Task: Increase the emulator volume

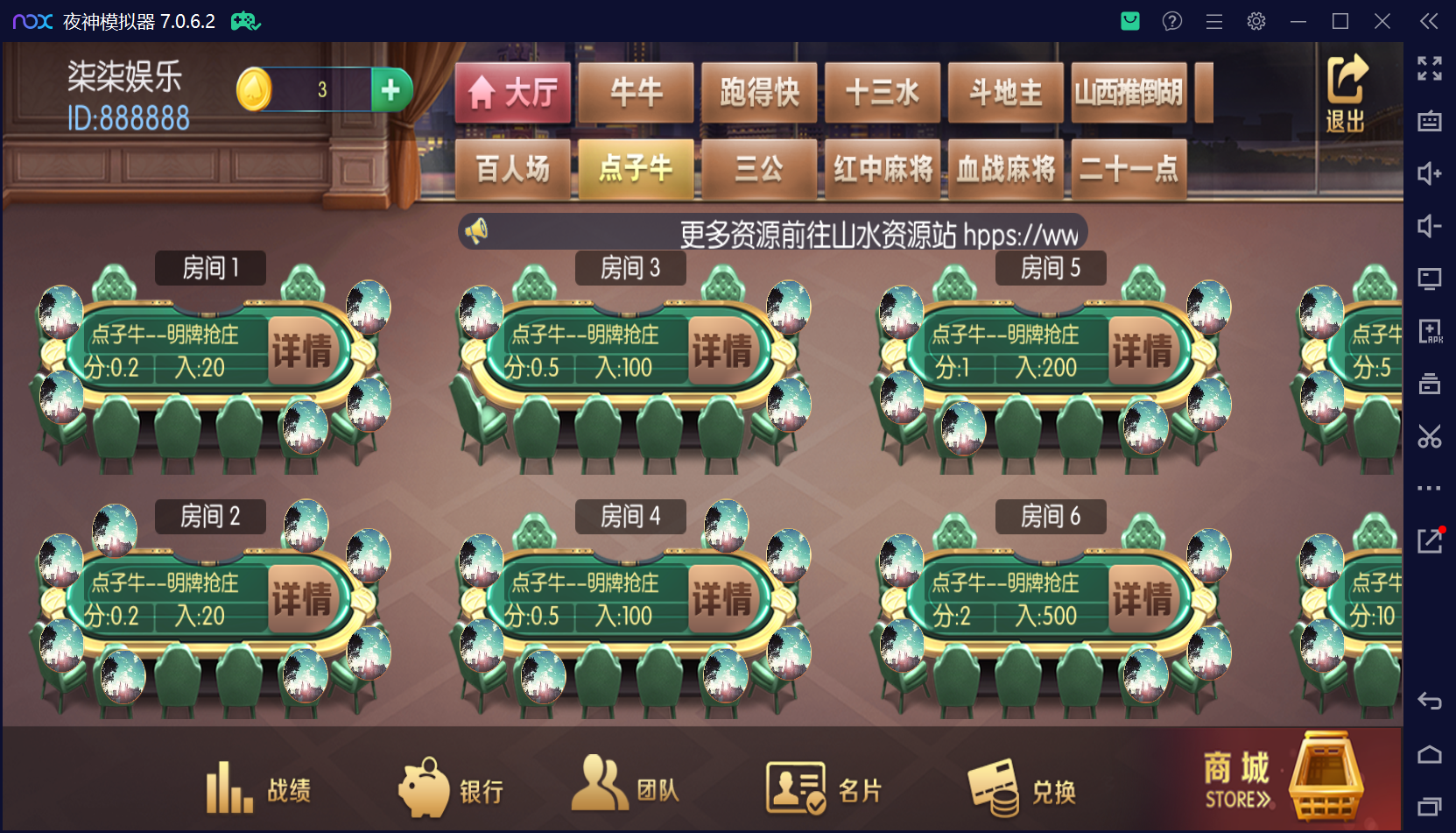Action: click(1429, 173)
